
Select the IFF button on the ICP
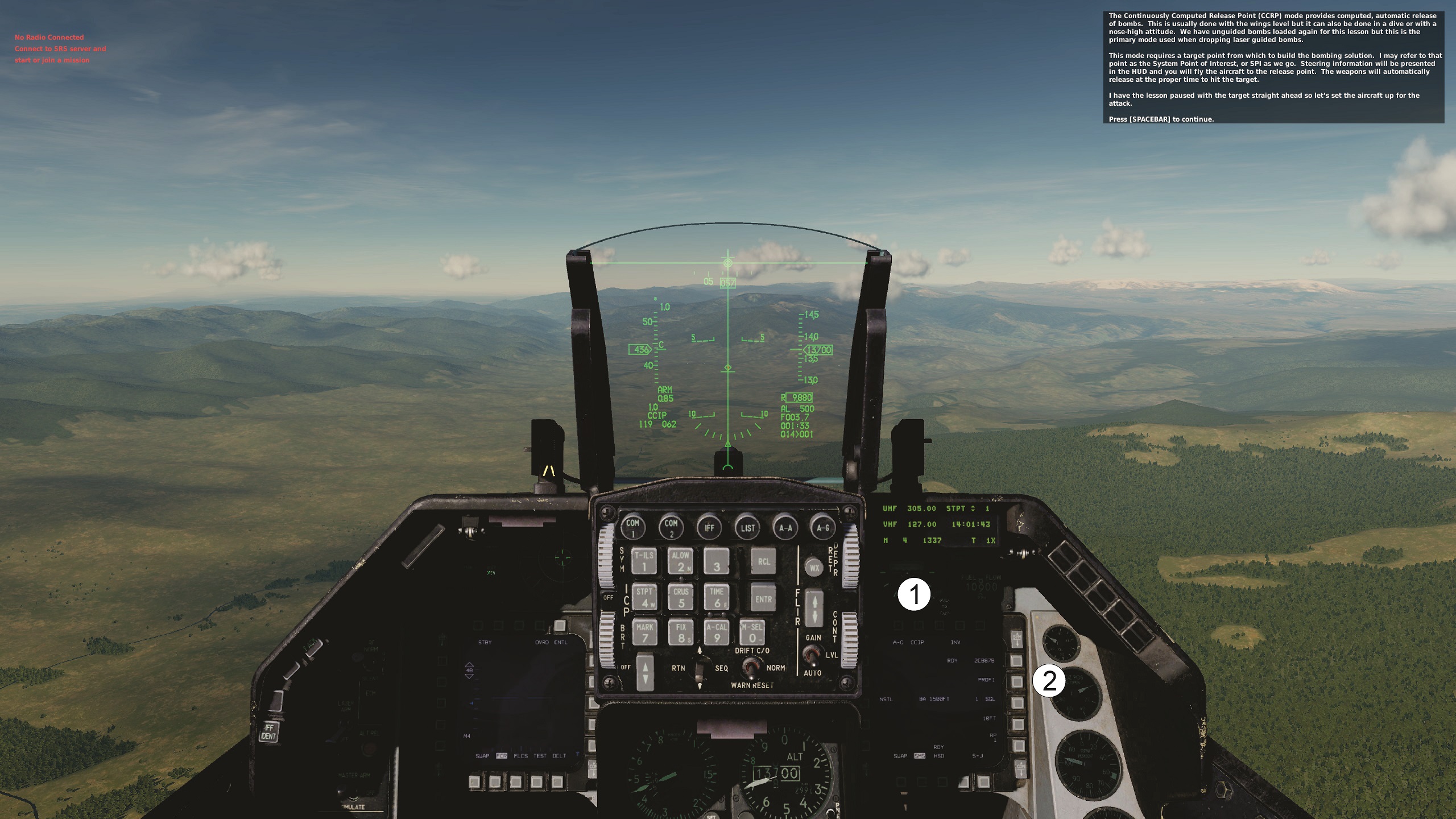point(709,527)
